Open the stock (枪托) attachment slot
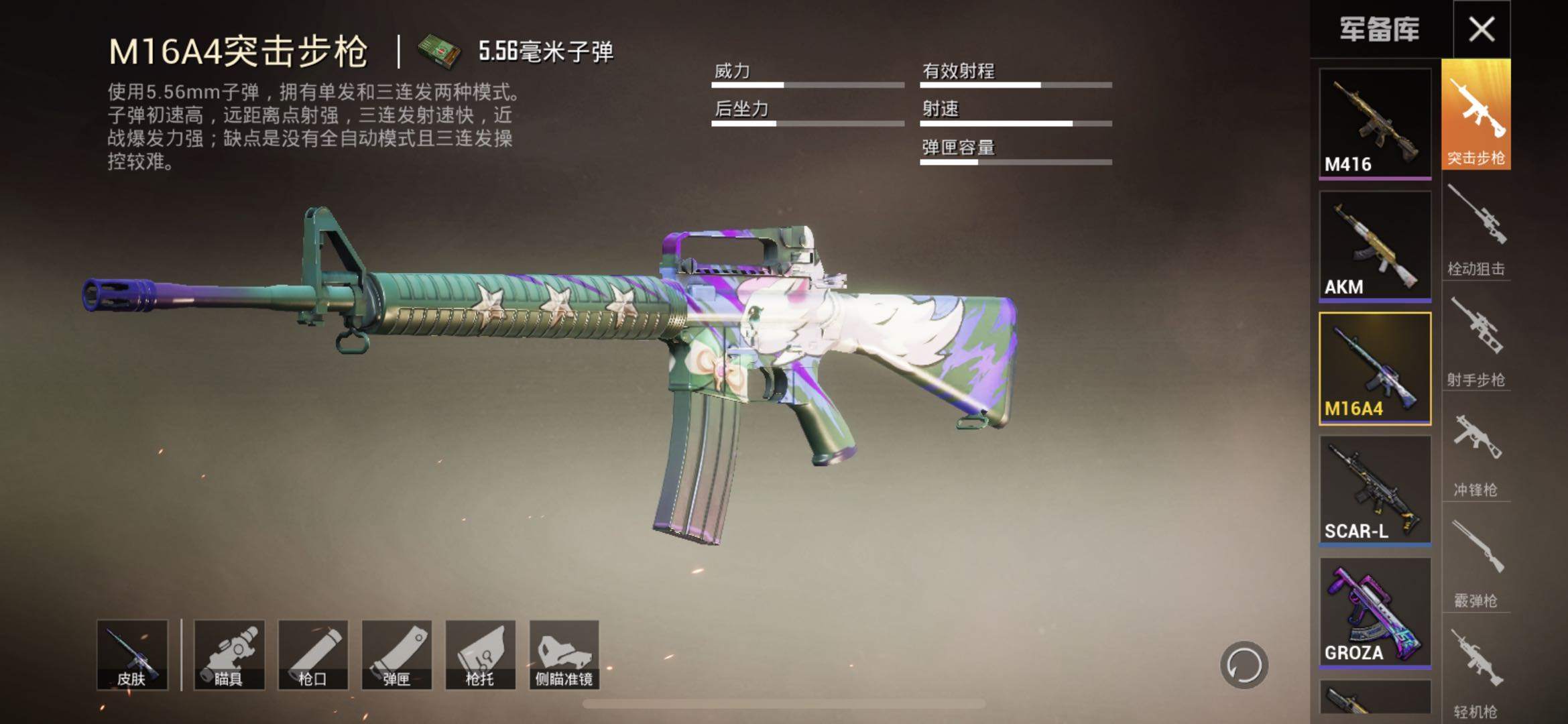 click(x=481, y=655)
